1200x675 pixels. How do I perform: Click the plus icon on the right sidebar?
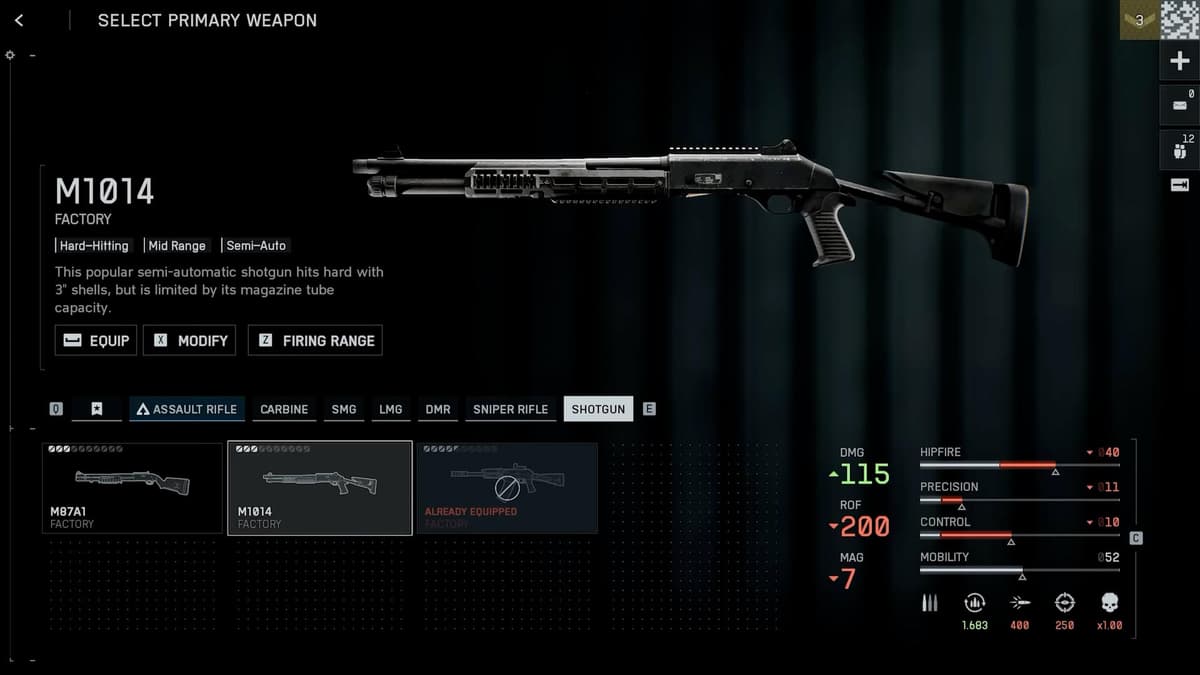[1179, 62]
